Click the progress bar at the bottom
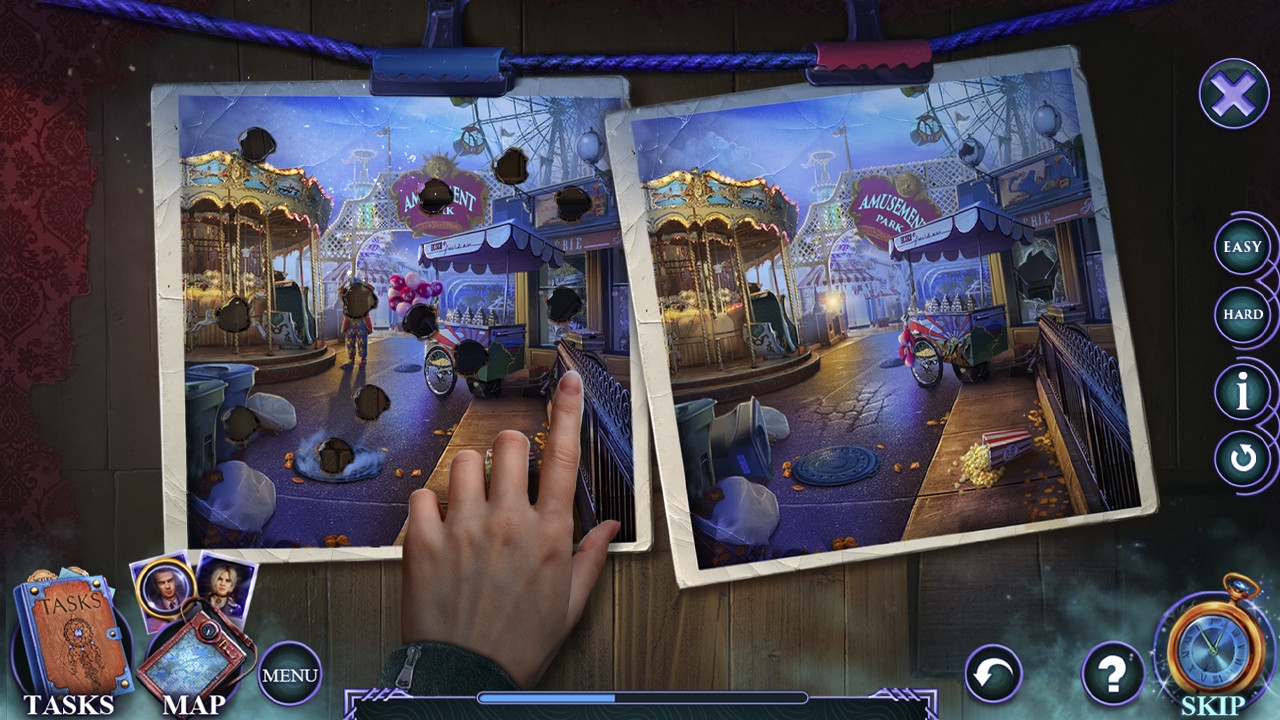This screenshot has width=1280, height=720. point(640,698)
